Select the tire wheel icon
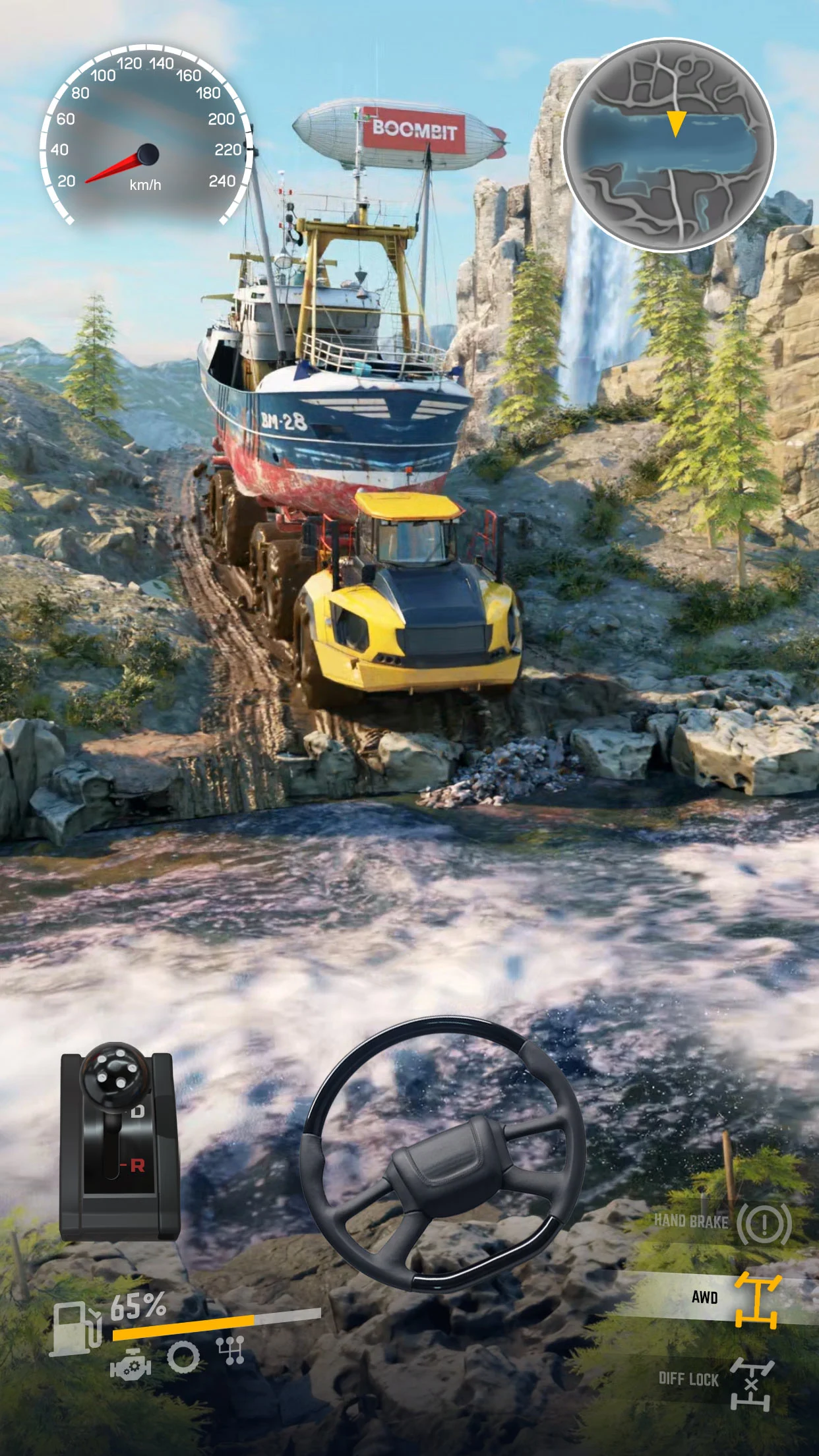Screen dimensions: 819x1456 click(183, 1357)
